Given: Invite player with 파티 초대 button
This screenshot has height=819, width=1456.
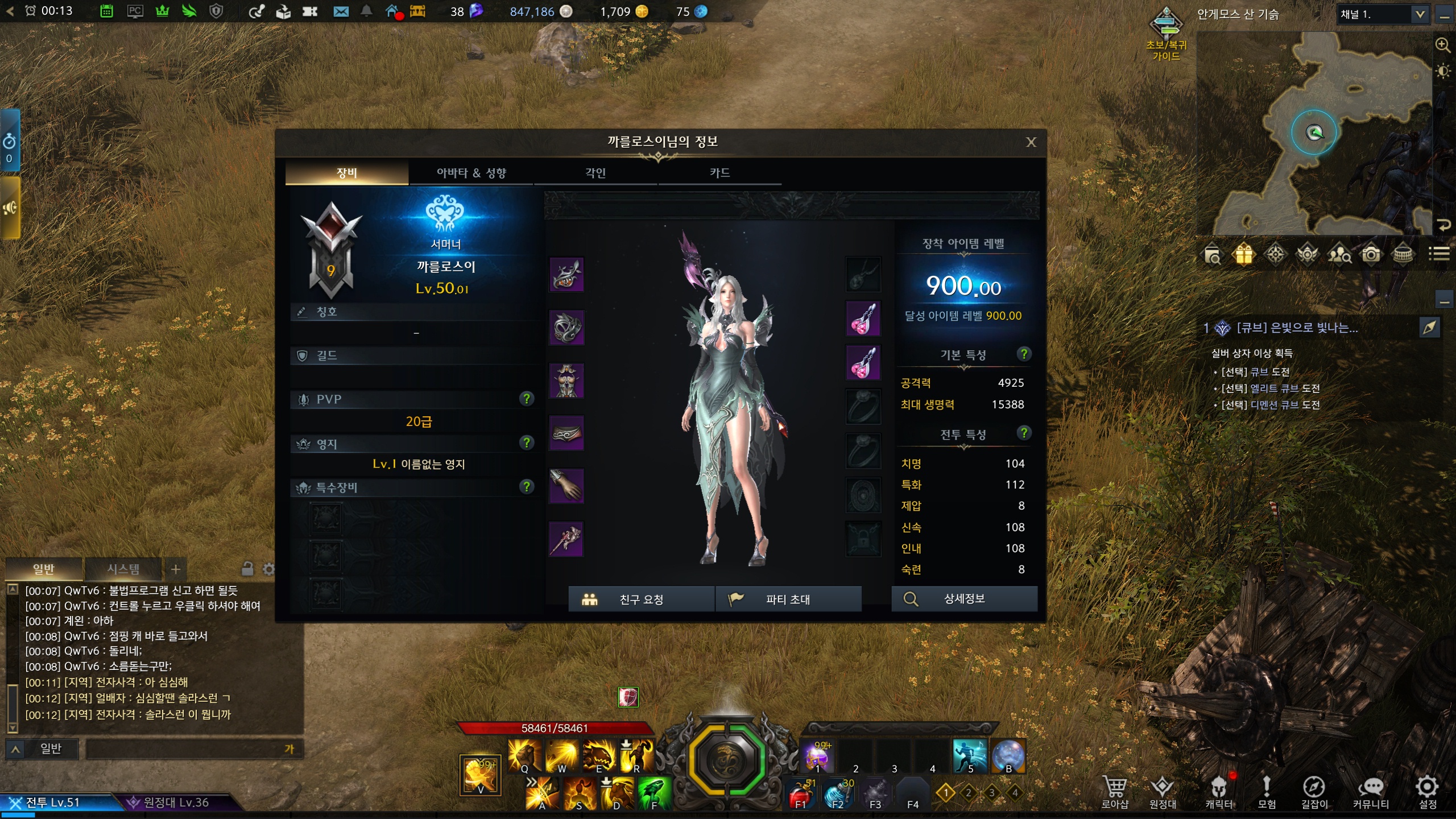Looking at the screenshot, I should (x=788, y=599).
